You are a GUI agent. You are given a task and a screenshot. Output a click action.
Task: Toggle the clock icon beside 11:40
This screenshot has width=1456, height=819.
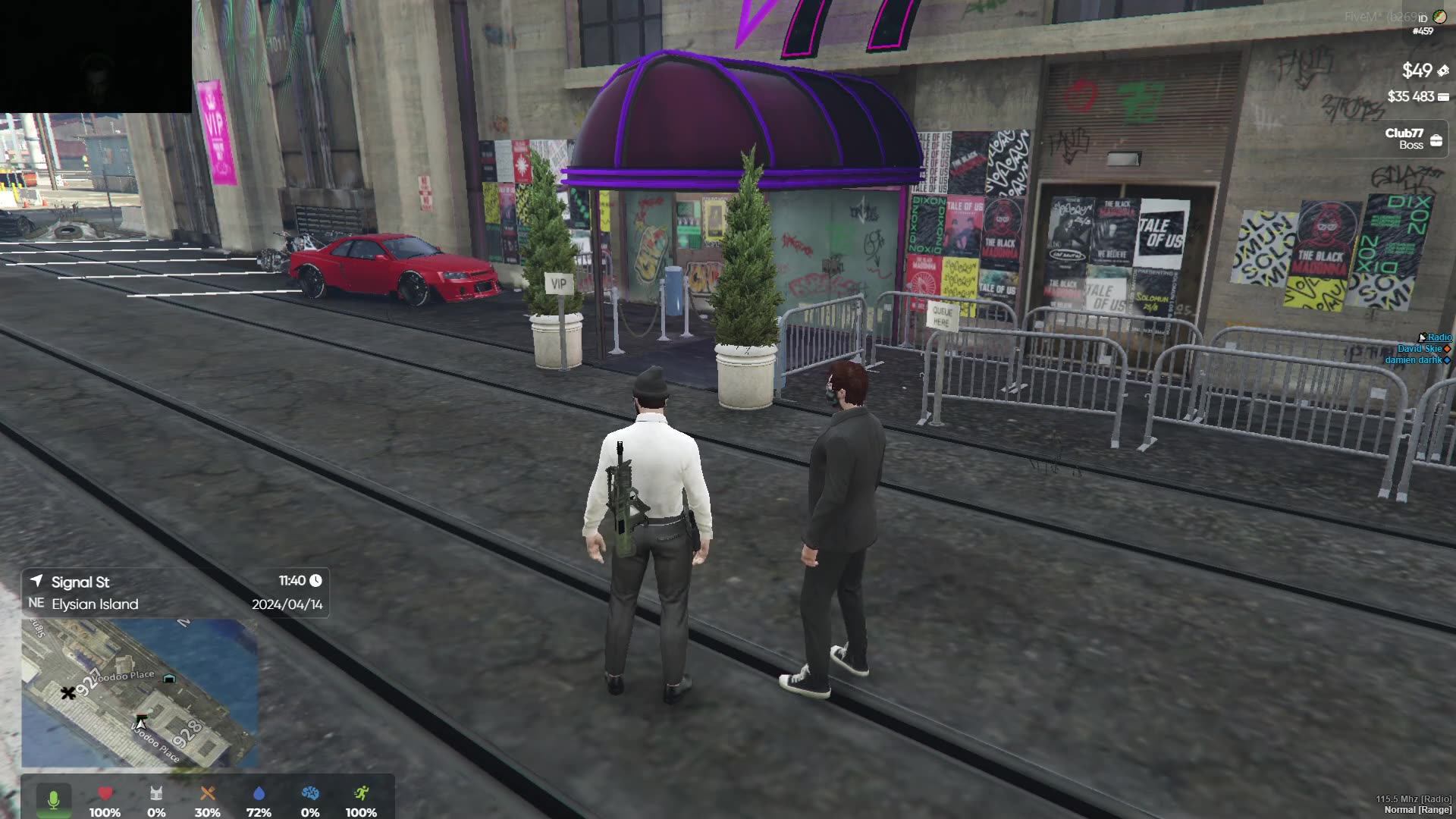pos(315,582)
